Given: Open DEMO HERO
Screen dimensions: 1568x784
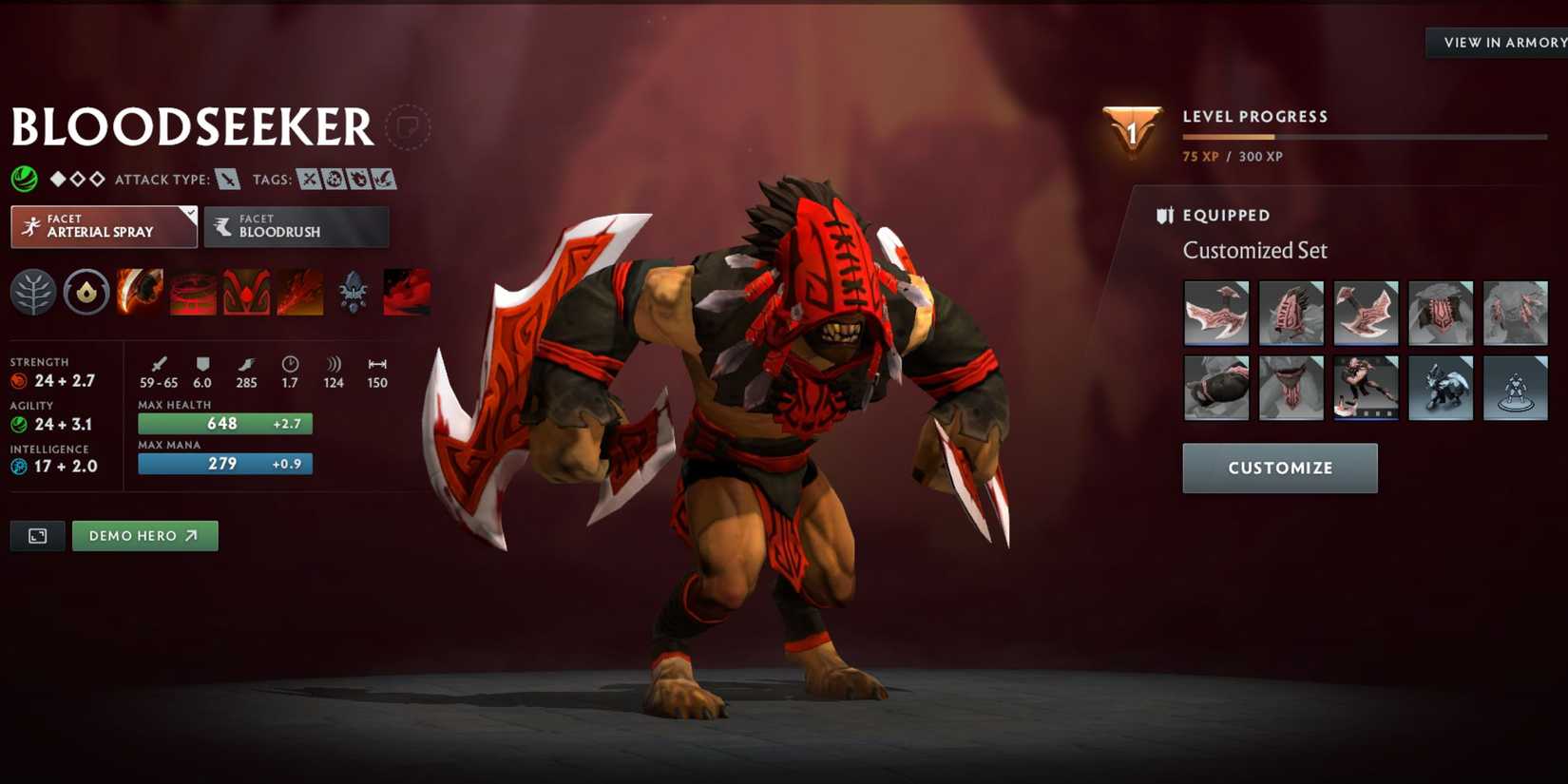Looking at the screenshot, I should (x=144, y=535).
